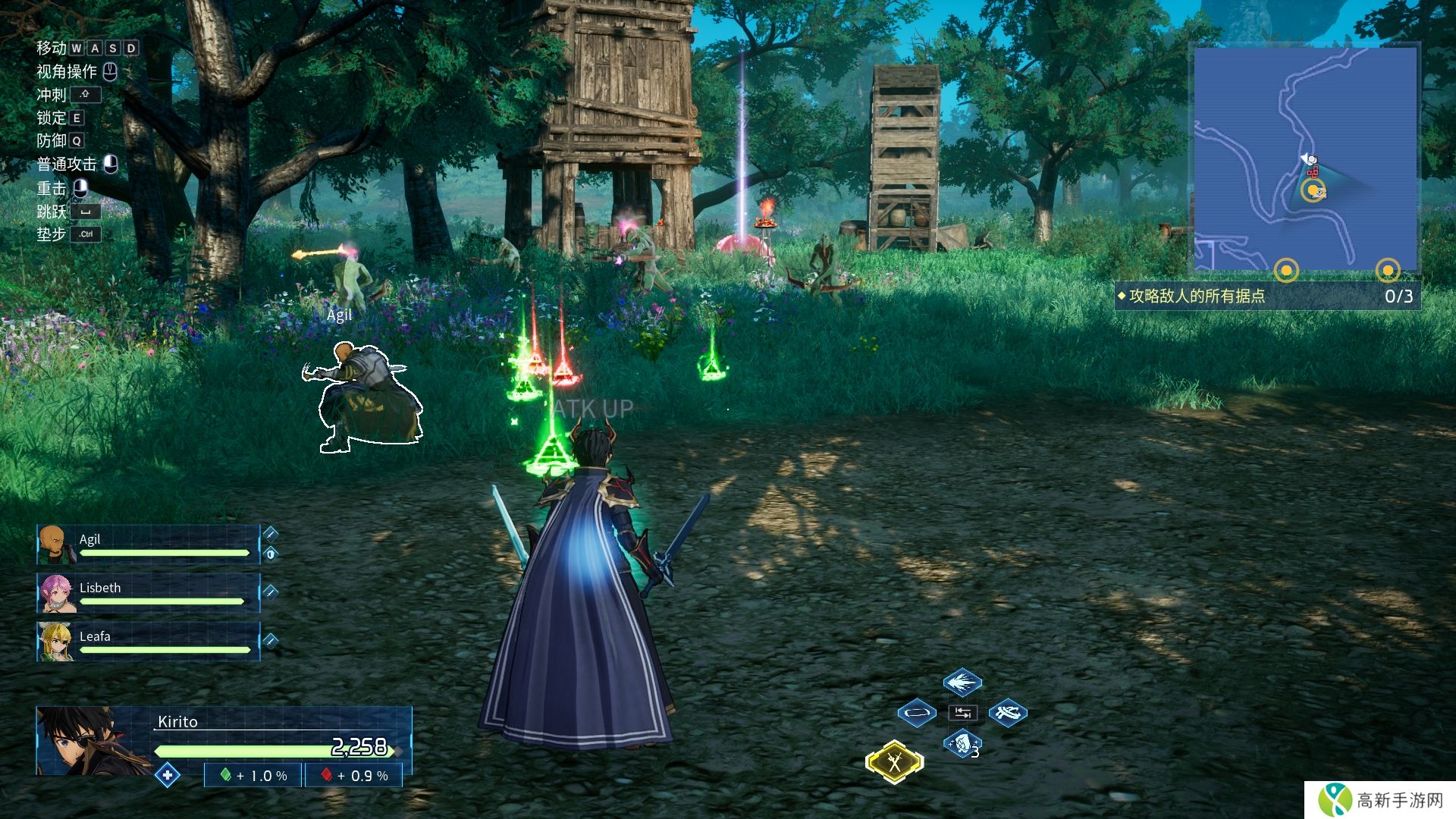Use the crystal item with count 3

962,743
